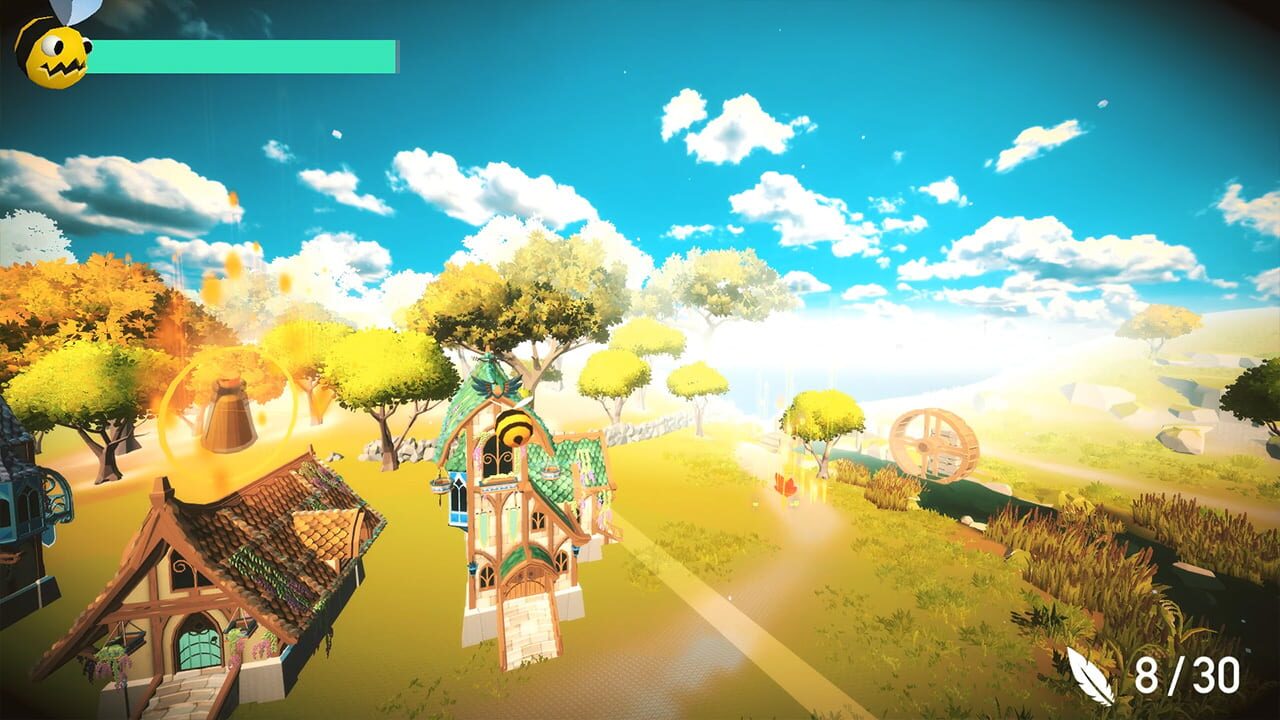
Task: Click the bee character portrait icon
Action: (x=52, y=52)
